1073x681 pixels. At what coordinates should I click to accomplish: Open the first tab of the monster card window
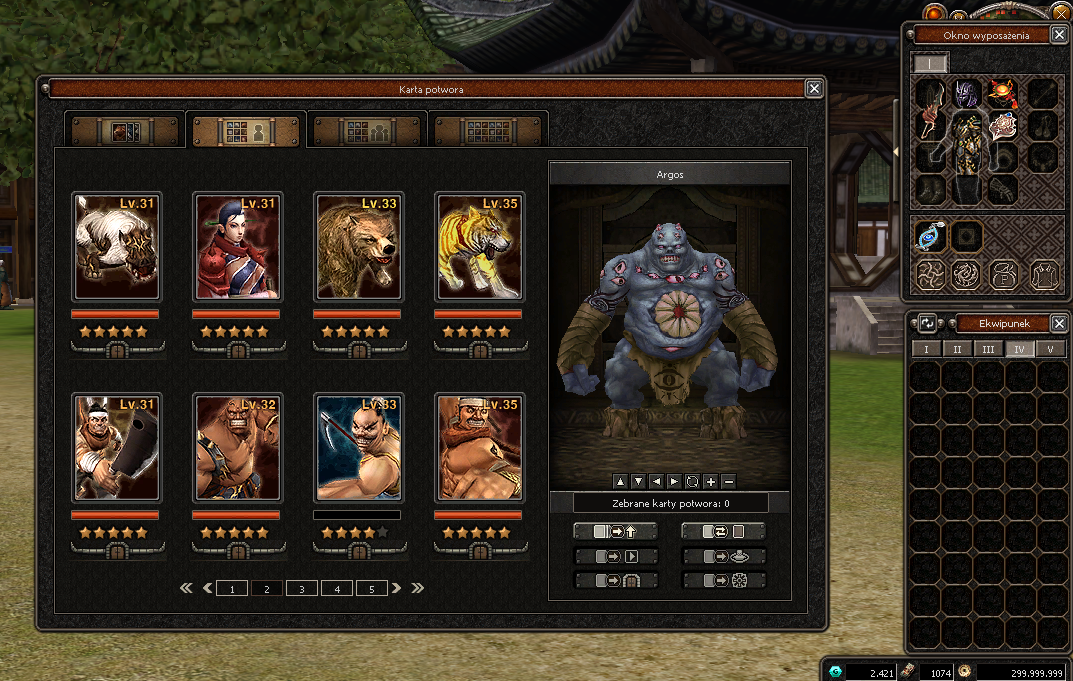click(125, 131)
